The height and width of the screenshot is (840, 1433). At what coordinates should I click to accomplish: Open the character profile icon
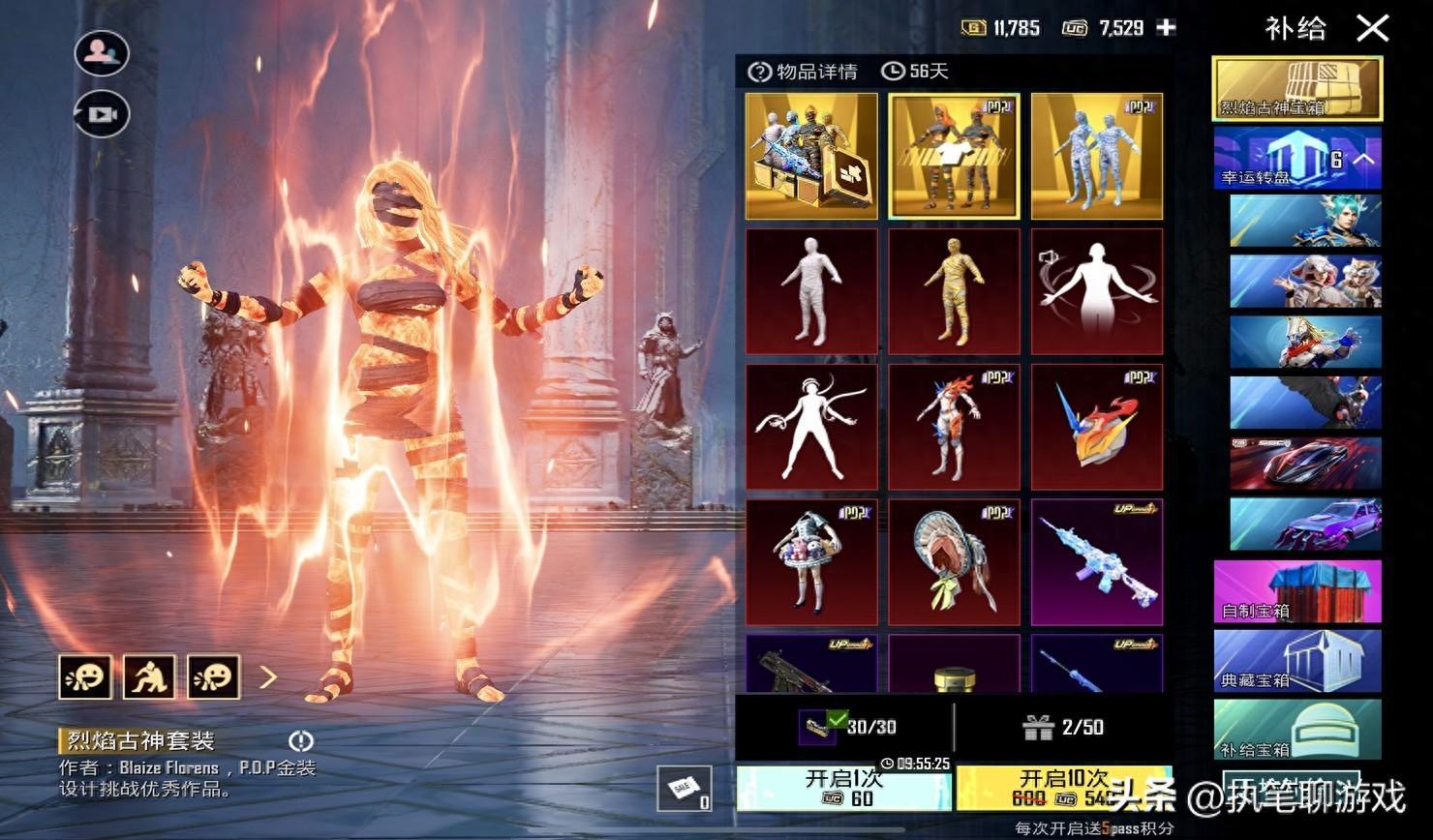(x=102, y=53)
